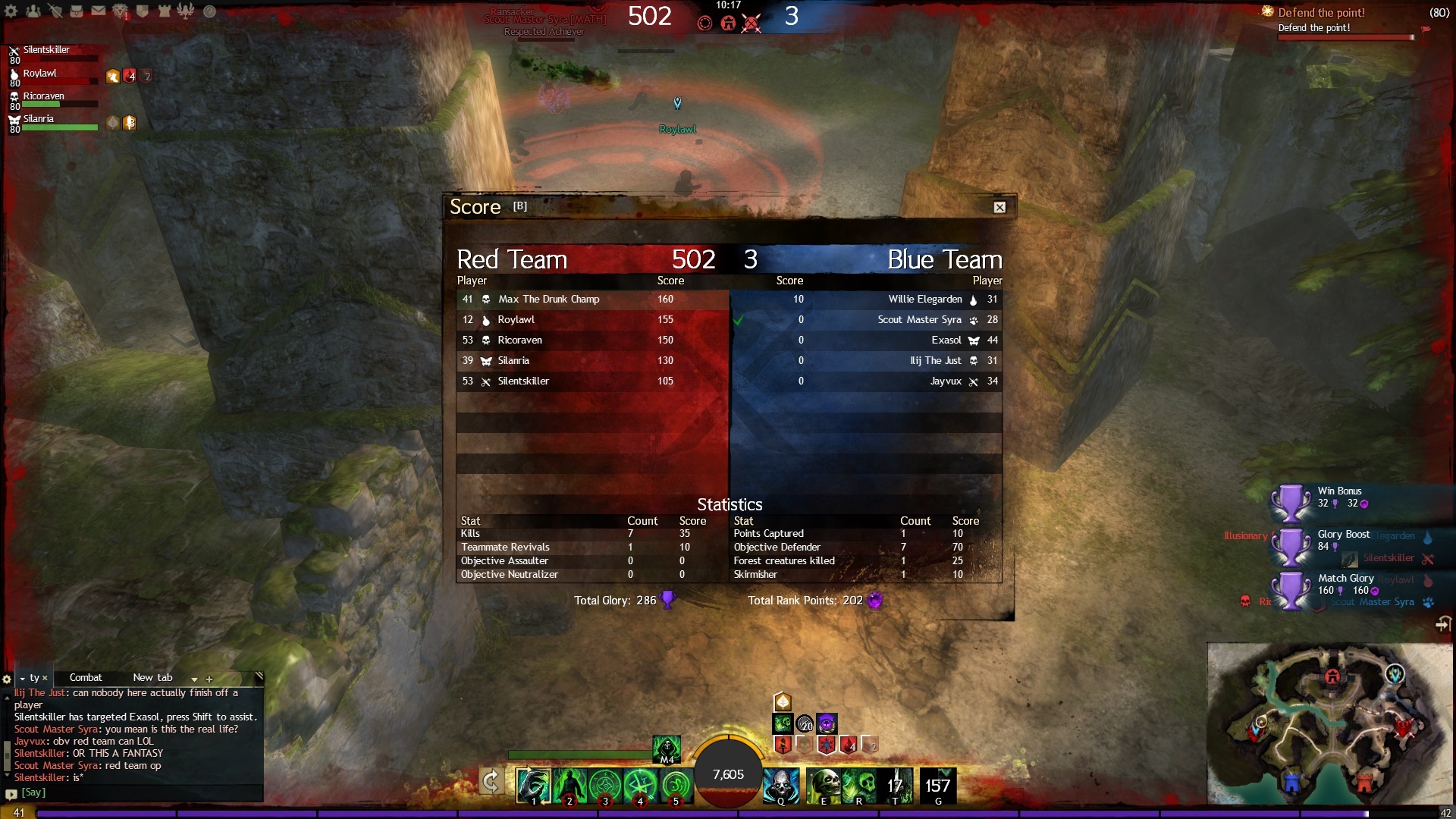Image resolution: width=1456 pixels, height=819 pixels.
Task: Click the Defend the point objective tracker
Action: 1321,13
